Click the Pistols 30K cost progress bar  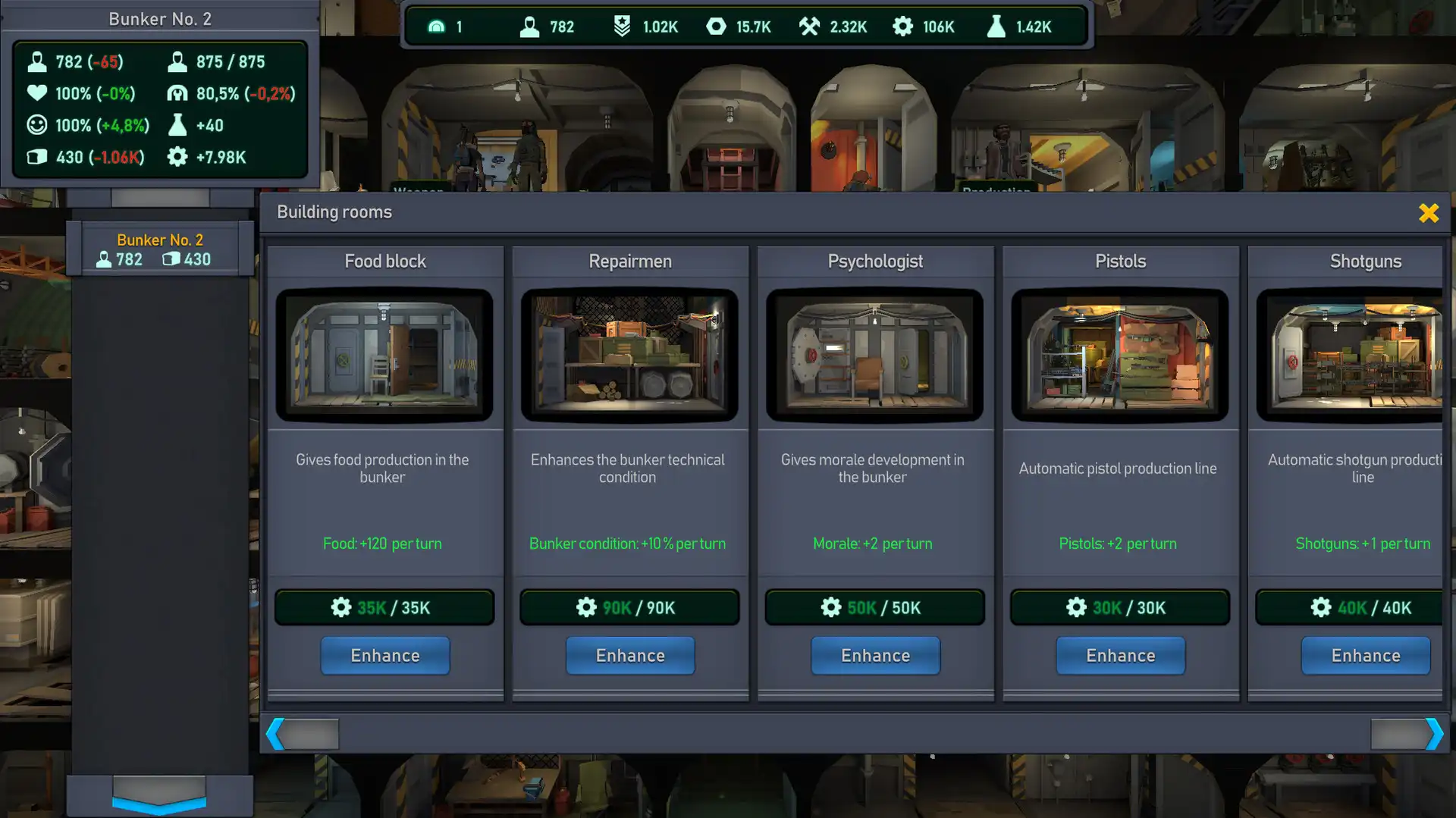(1120, 606)
